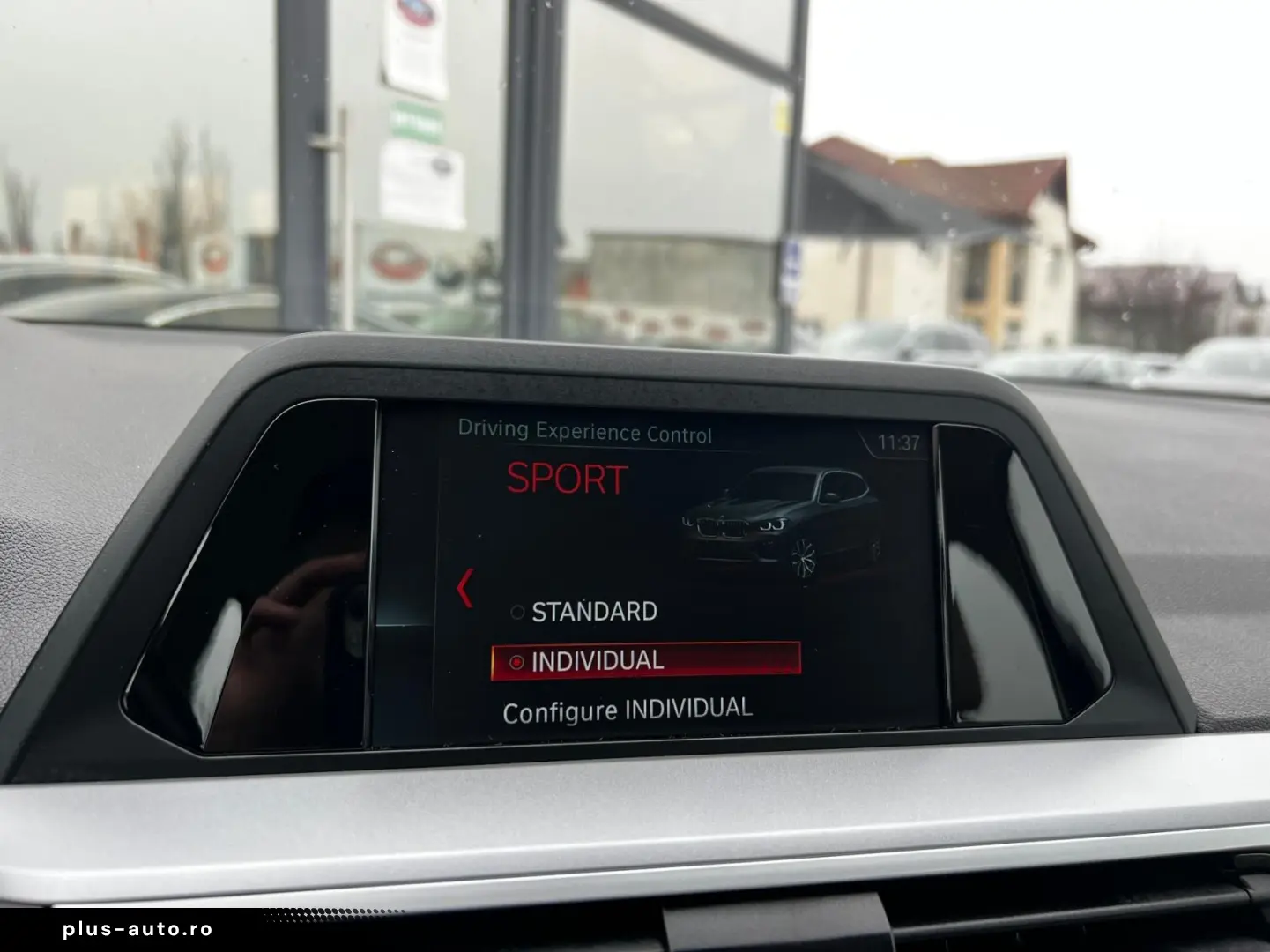
Task: Open Configure INDIVIDUAL settings
Action: [627, 710]
